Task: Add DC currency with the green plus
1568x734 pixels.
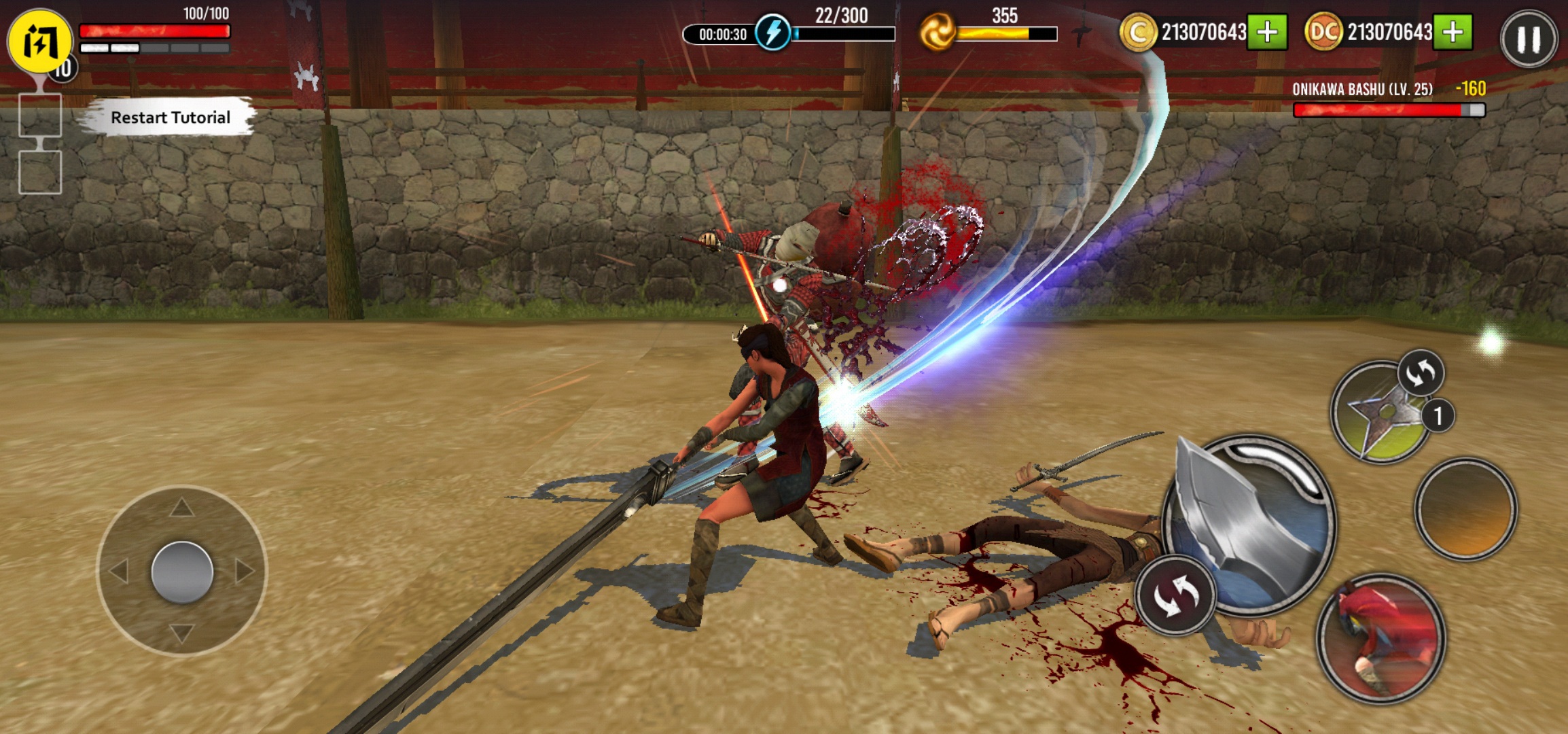Action: [1453, 32]
